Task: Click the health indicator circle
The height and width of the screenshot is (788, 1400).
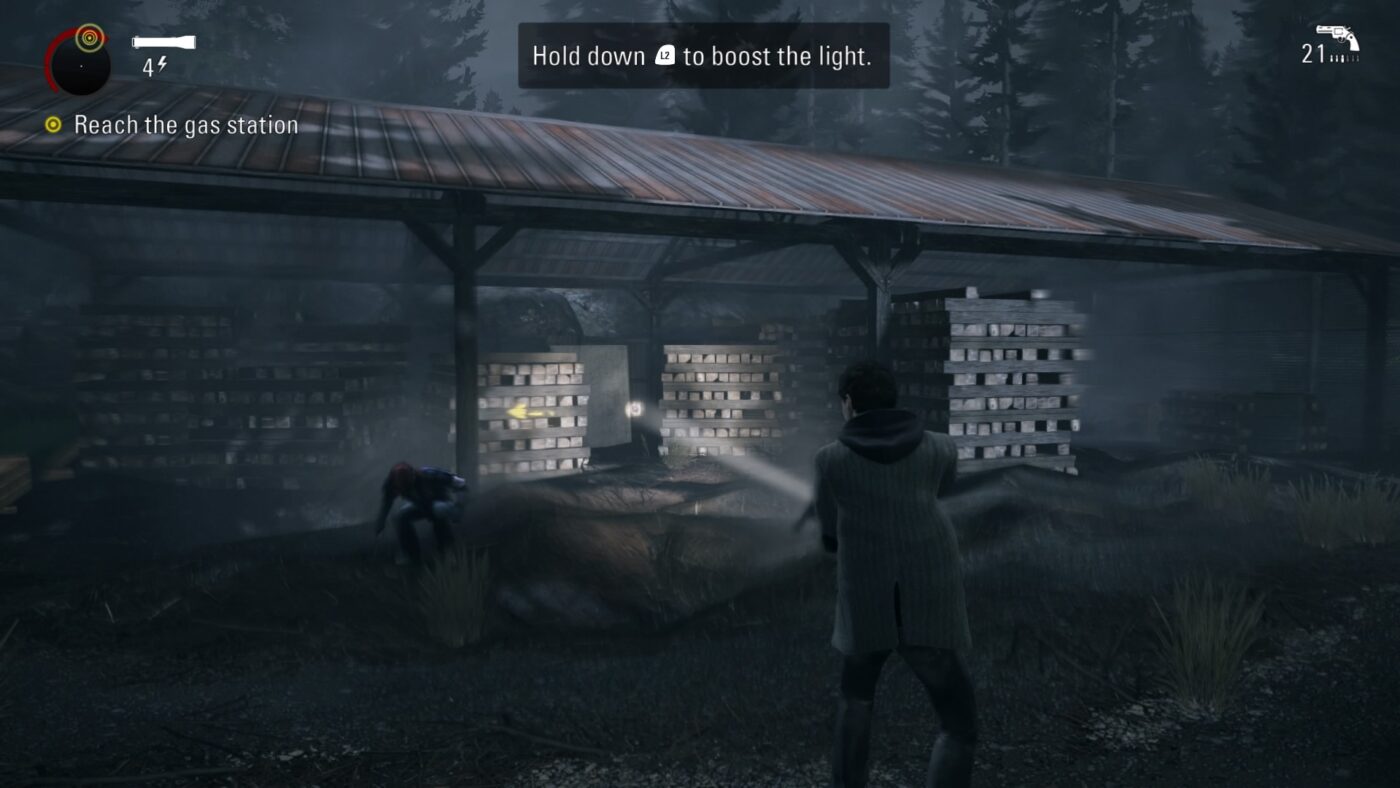Action: coord(81,66)
